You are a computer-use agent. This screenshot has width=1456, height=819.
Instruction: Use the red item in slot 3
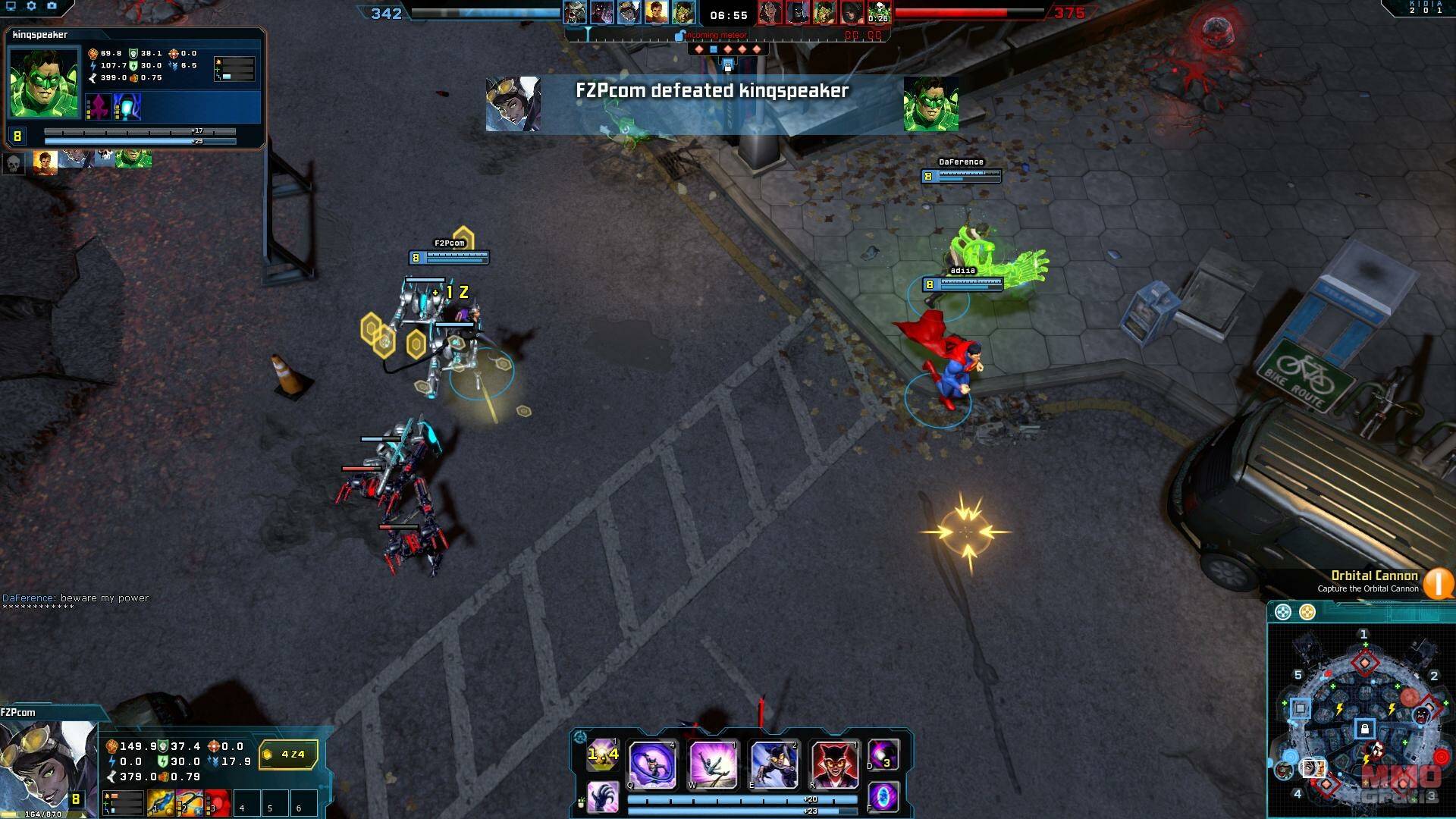(218, 803)
